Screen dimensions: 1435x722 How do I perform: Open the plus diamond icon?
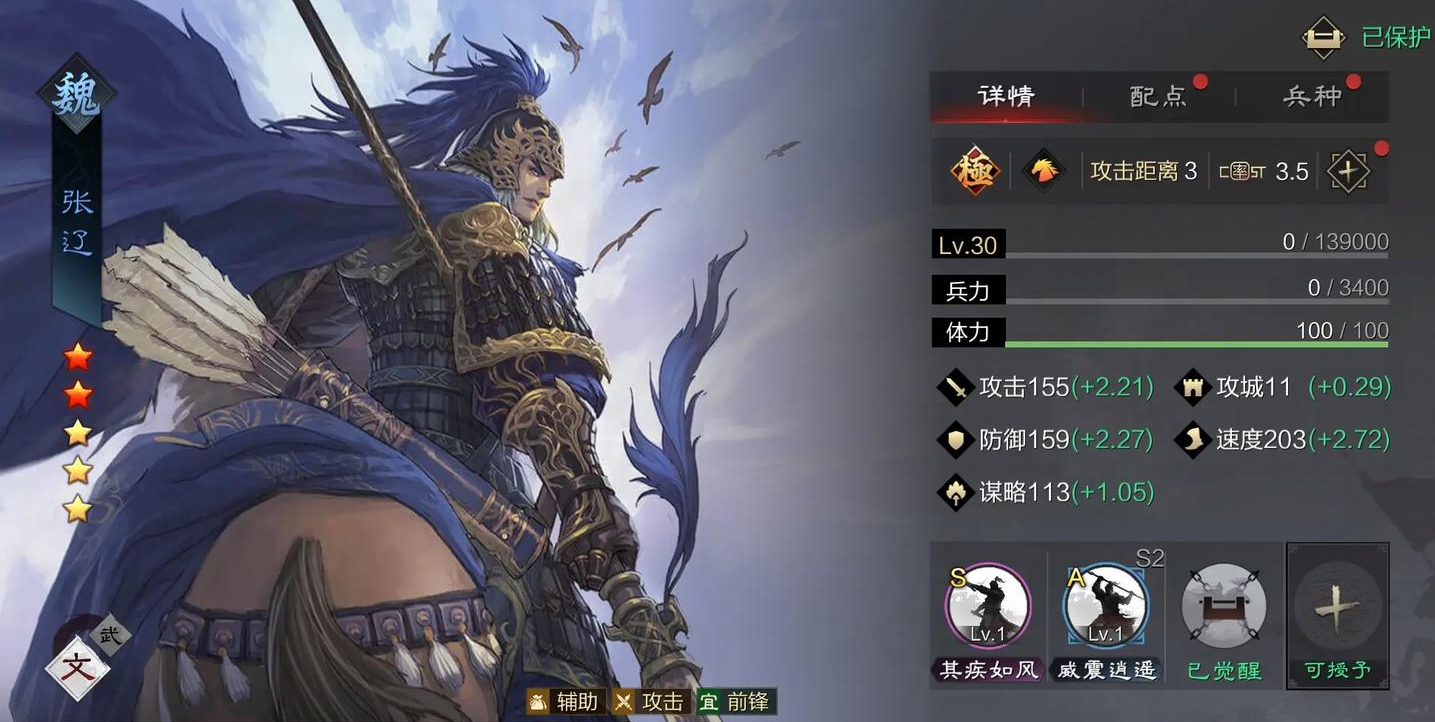click(1348, 172)
